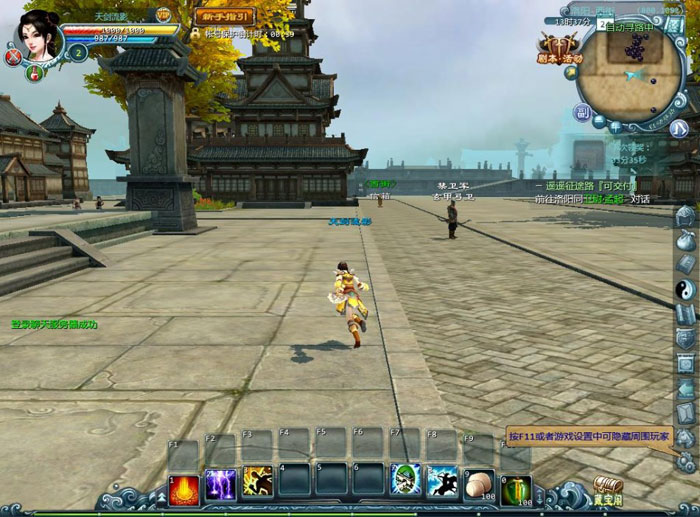Use the green potion bottle item
The width and height of the screenshot is (700, 517).
[516, 487]
